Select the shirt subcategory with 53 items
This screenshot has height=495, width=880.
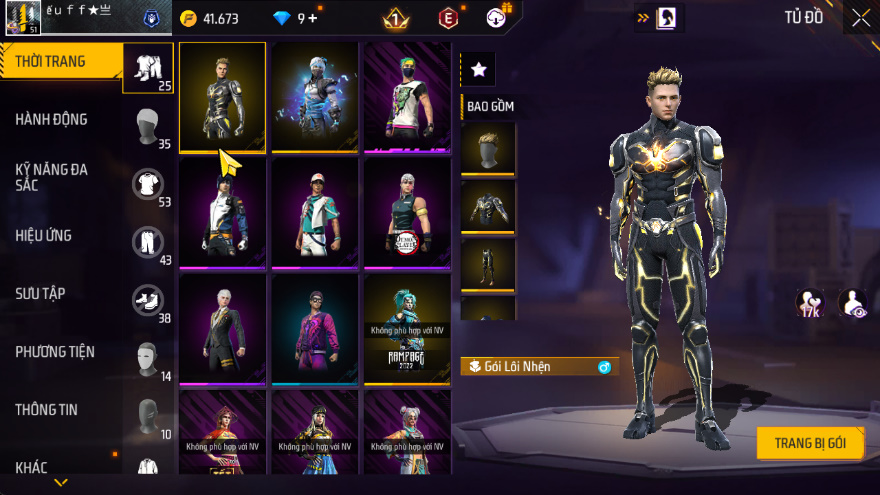(148, 184)
